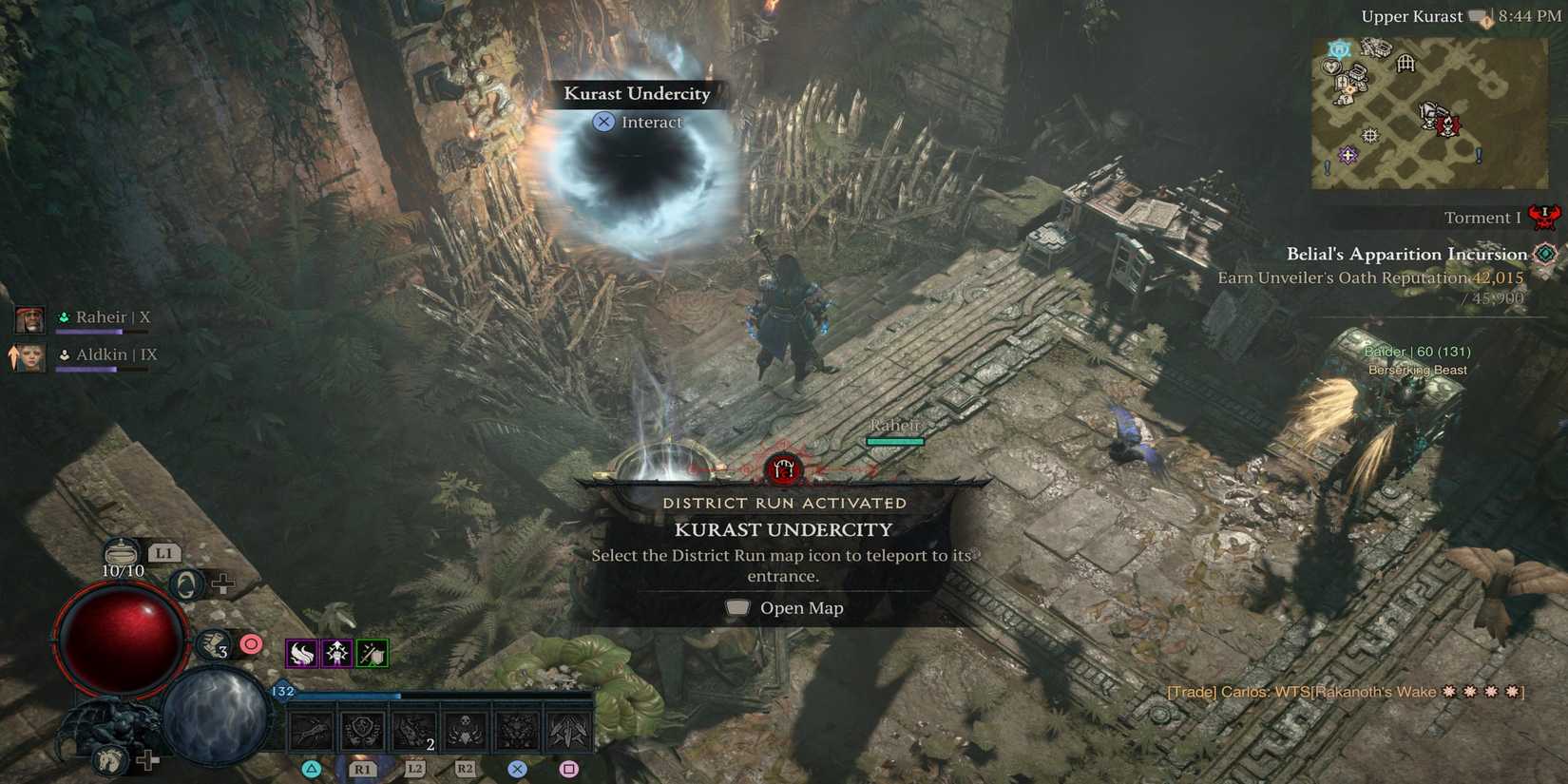The height and width of the screenshot is (784, 1568).
Task: Click the Interact prompt on Kurast Undercity portal
Action: [639, 122]
